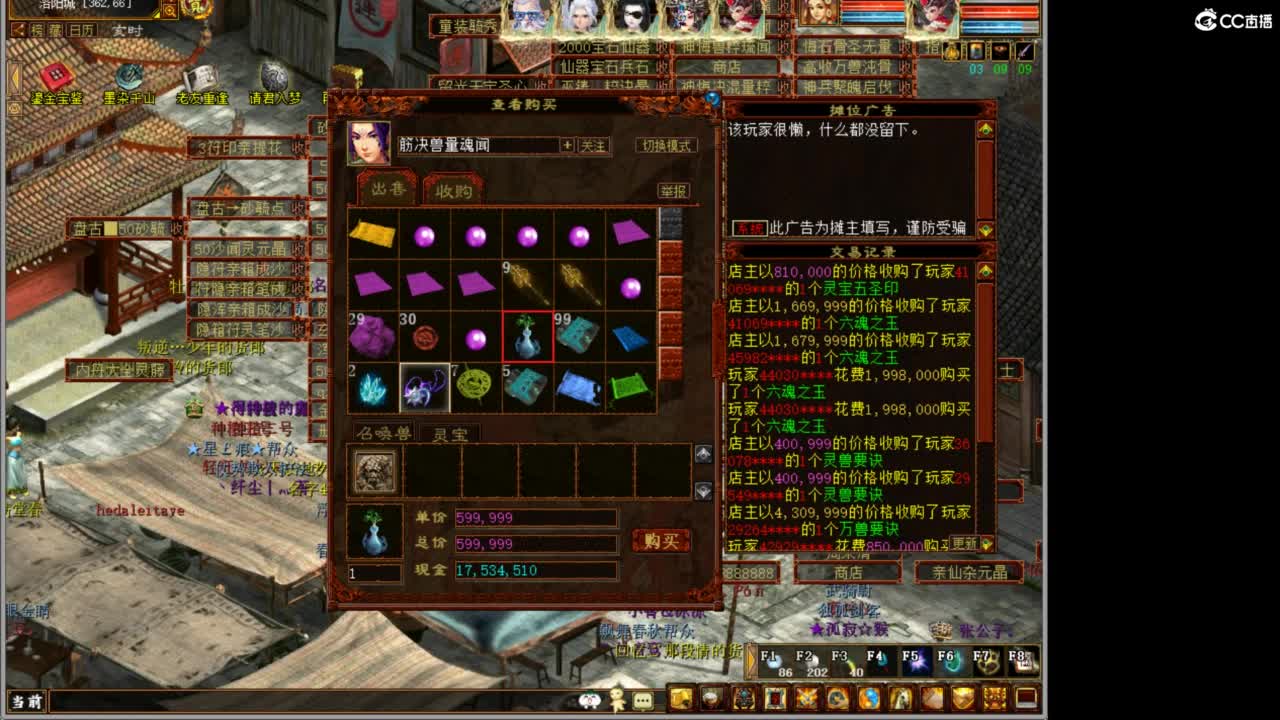
Task: Click the 切换模式 button
Action: (666, 146)
